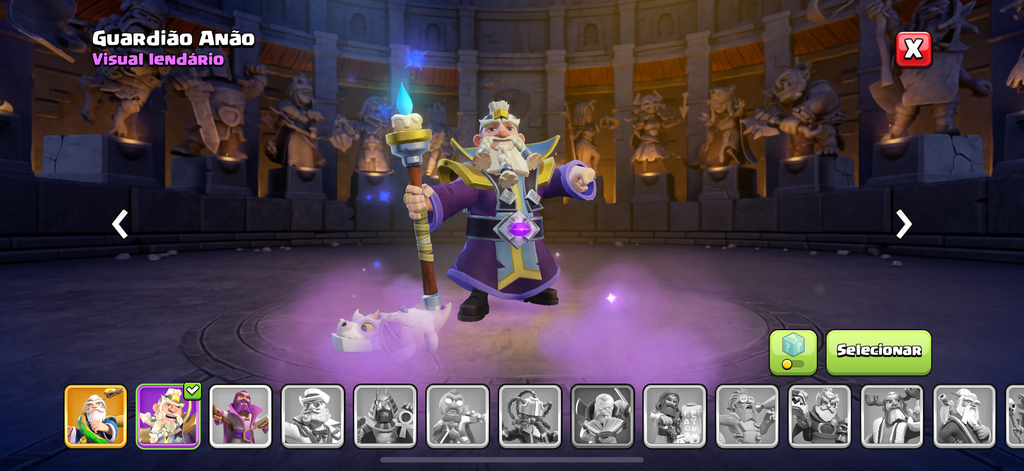Select the locked antlered Warden skin
1024x471 pixels.
coord(892,416)
